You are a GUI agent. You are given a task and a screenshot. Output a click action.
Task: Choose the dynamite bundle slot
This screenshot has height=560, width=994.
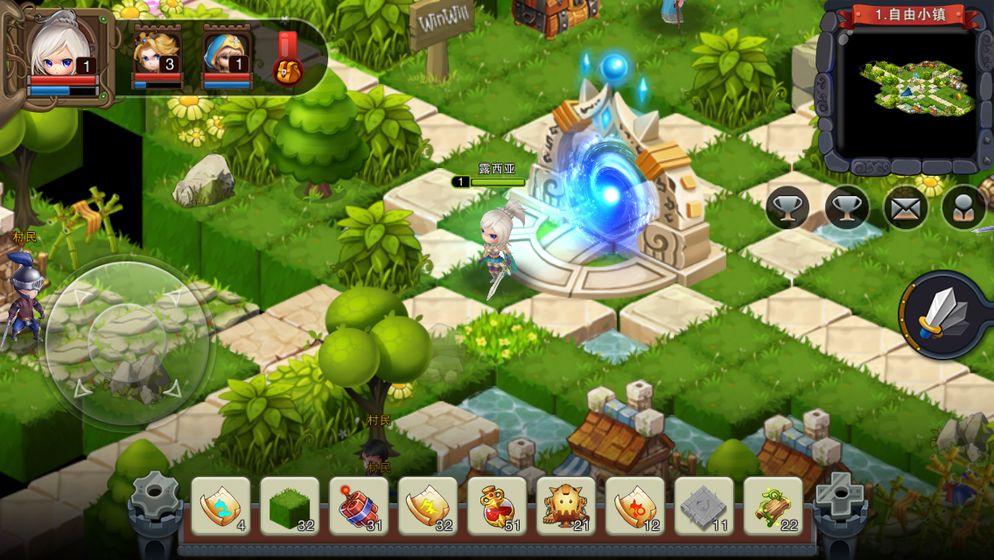[358, 505]
